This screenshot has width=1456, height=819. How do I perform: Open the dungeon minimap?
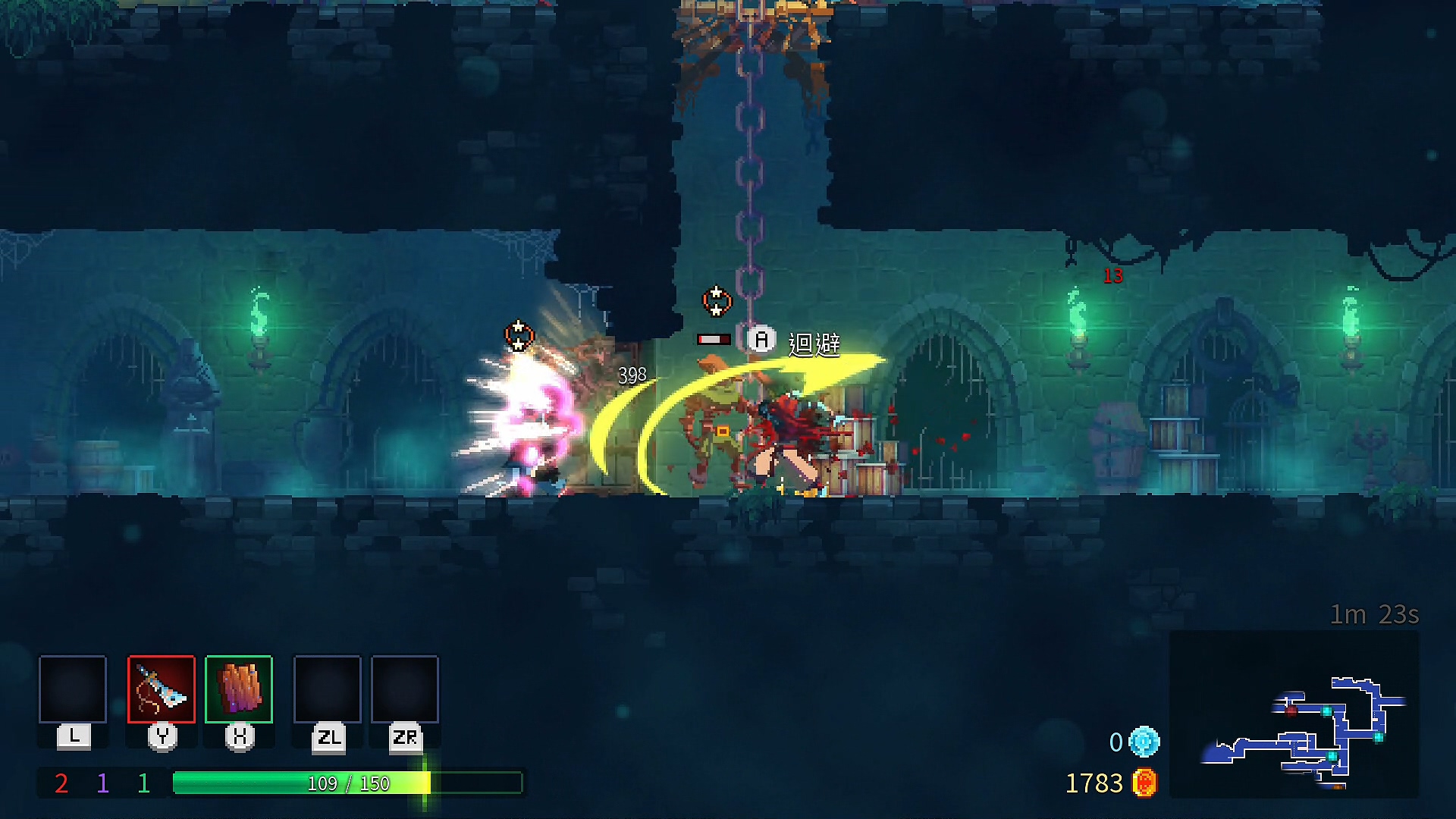tap(1294, 715)
